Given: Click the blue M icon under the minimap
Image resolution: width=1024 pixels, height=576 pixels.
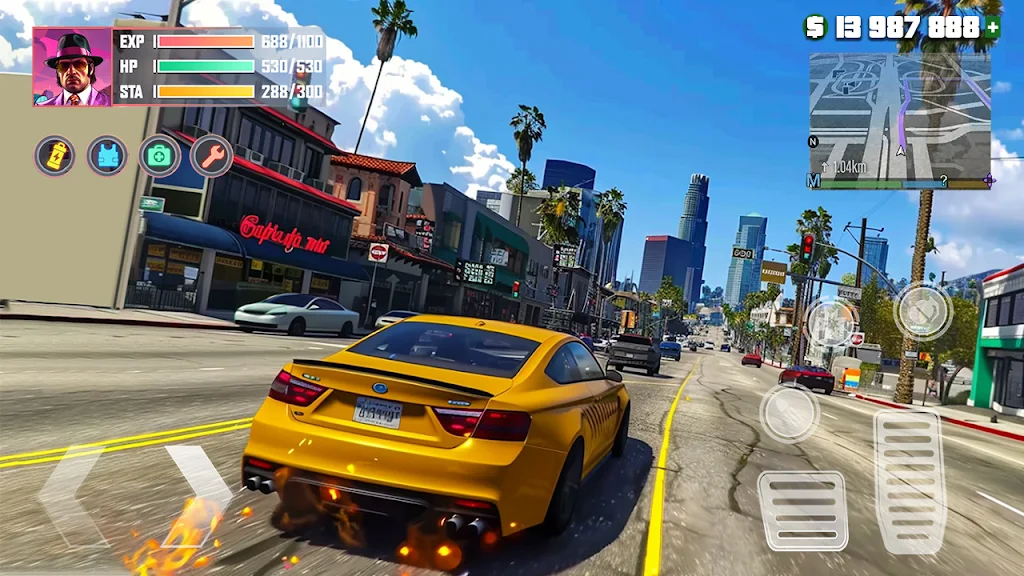Looking at the screenshot, I should [x=814, y=182].
